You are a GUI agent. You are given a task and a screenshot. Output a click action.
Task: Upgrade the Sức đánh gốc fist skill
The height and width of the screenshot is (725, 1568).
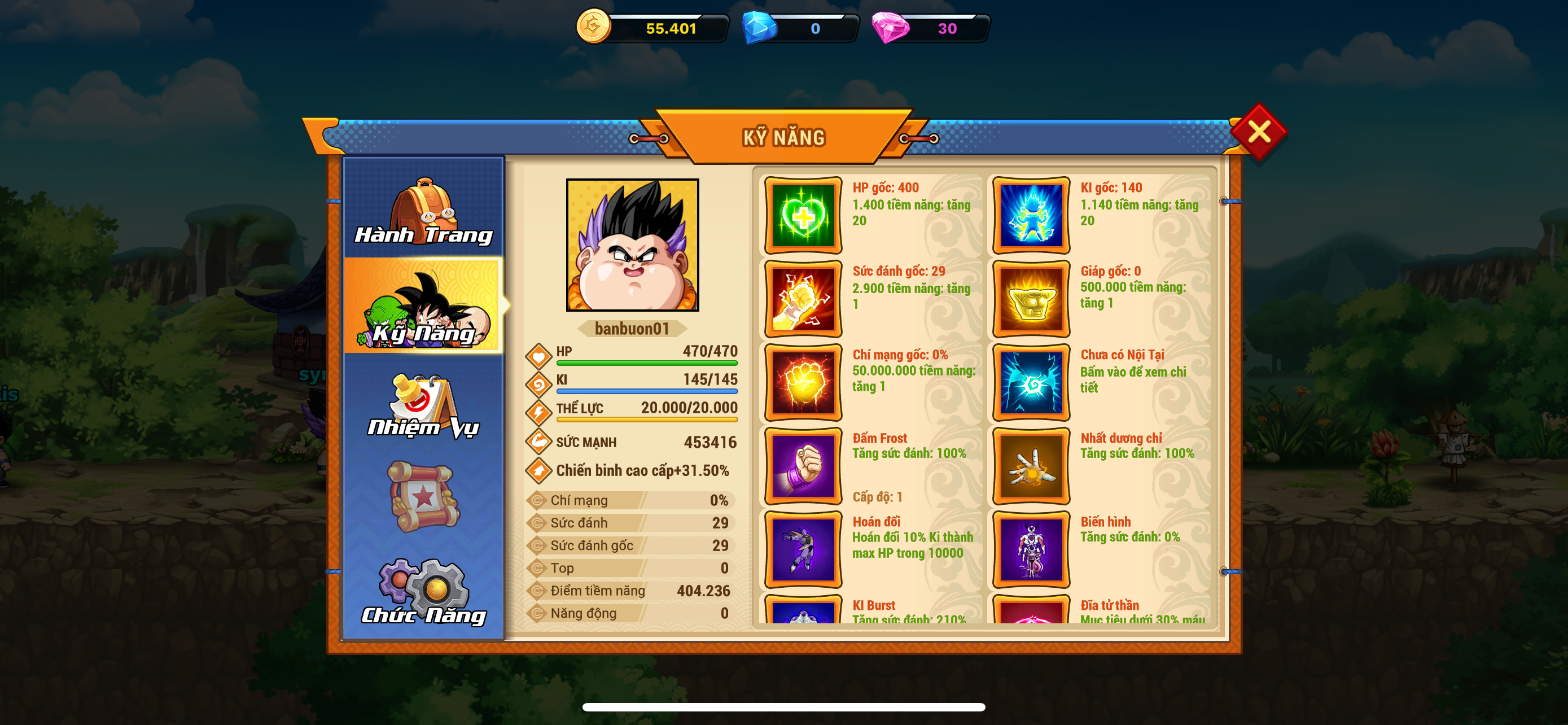point(803,299)
